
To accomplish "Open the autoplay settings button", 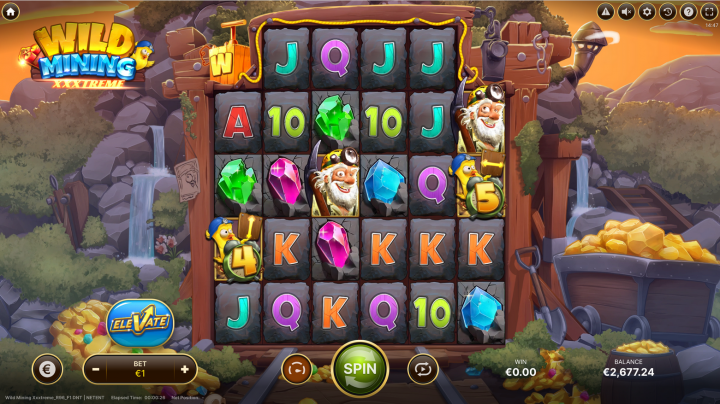I will click(423, 369).
